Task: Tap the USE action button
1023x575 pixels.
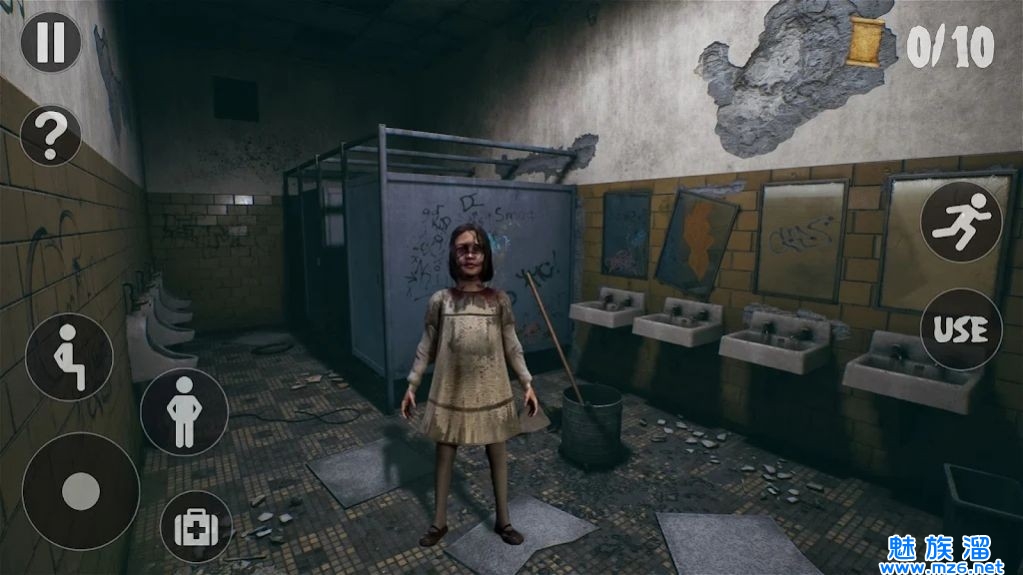Action: click(x=961, y=329)
